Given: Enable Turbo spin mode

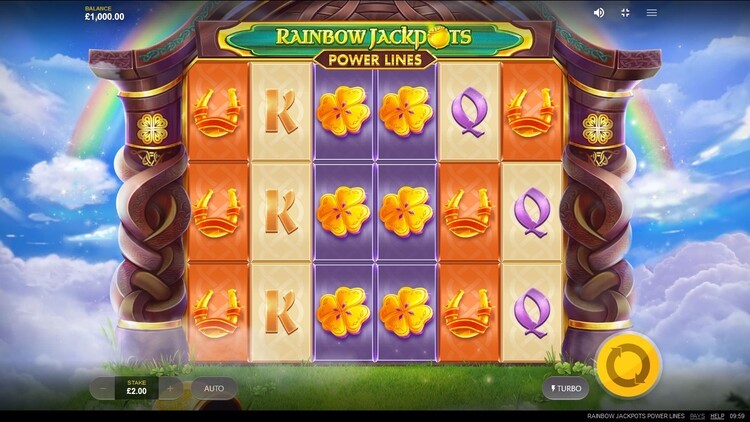Looking at the screenshot, I should pyautogui.click(x=566, y=387).
